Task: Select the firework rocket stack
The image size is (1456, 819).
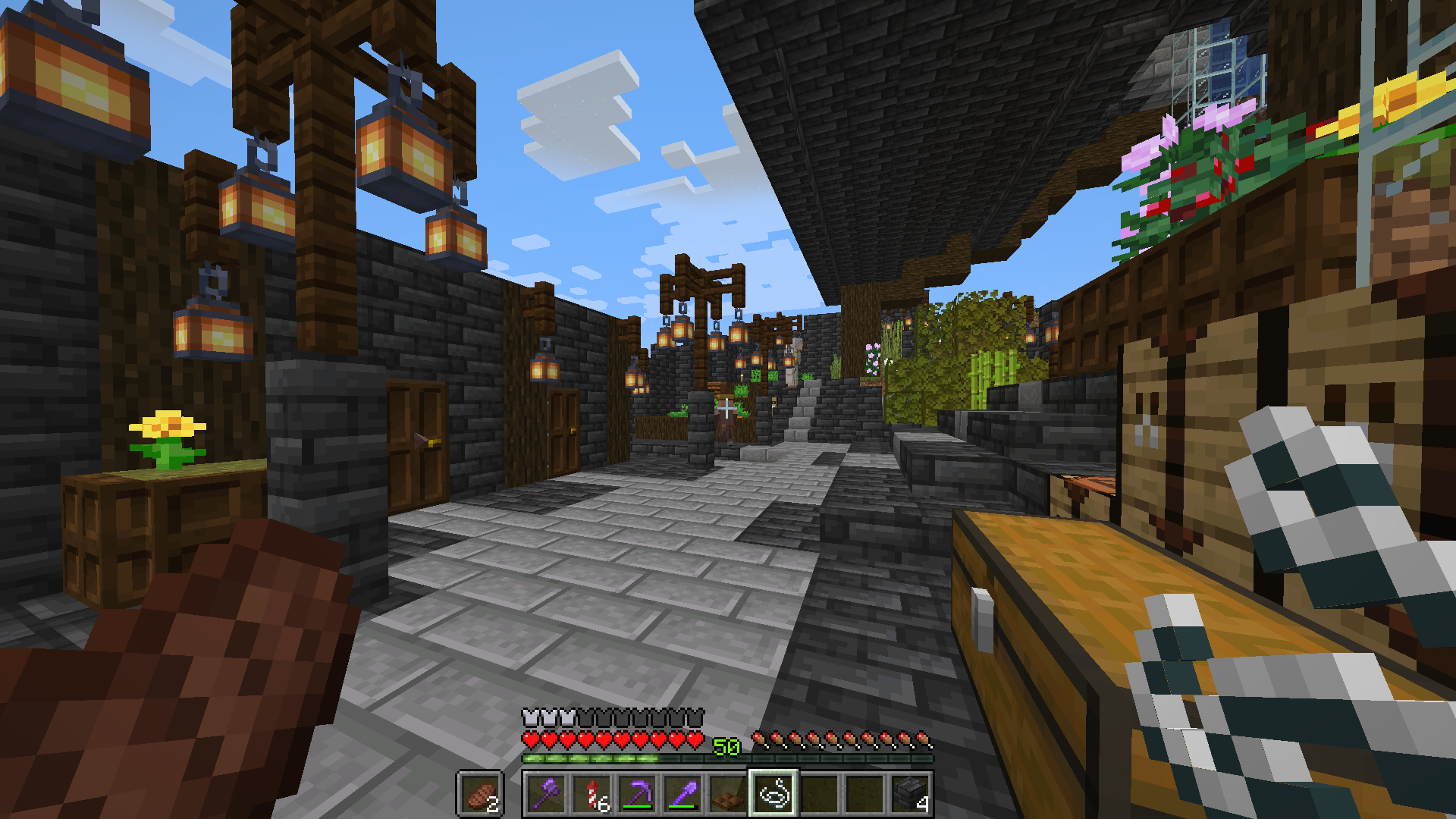Action: 593,796
